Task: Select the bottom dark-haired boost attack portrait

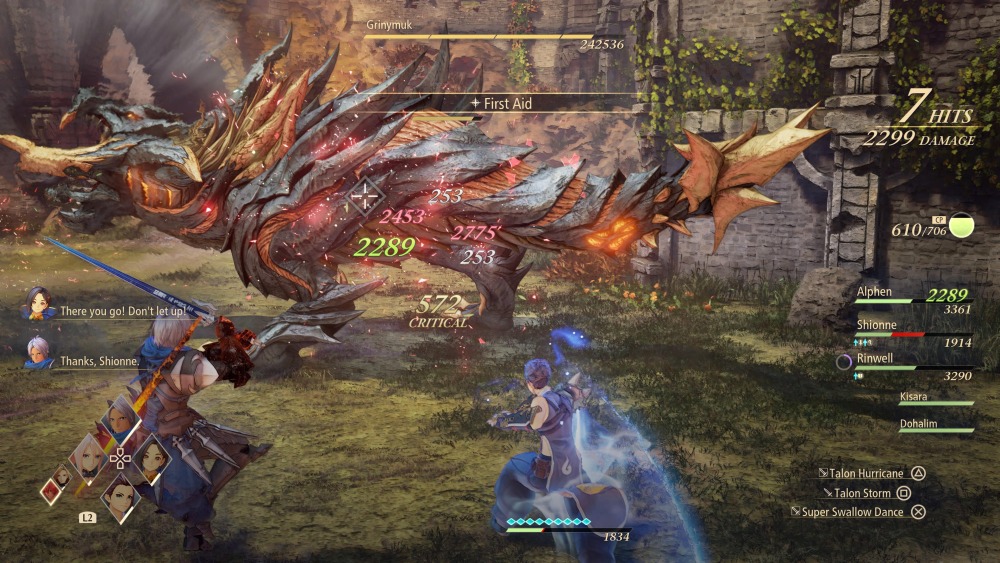Action: (x=119, y=494)
